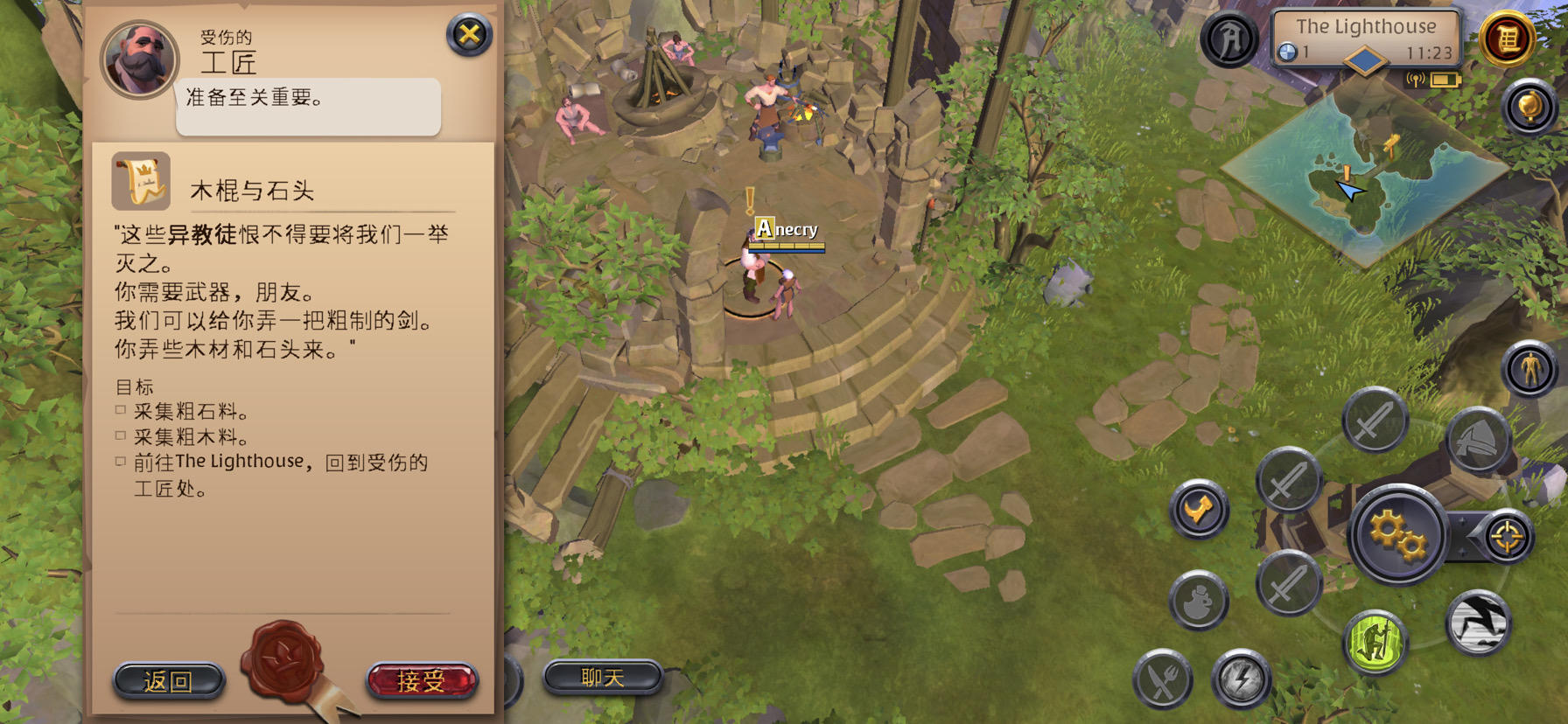Click the golden arrow button

point(1199,509)
